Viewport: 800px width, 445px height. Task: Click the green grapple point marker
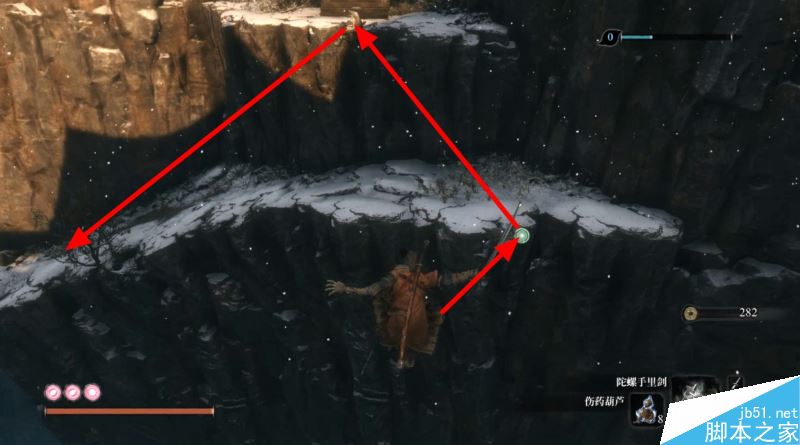point(521,236)
